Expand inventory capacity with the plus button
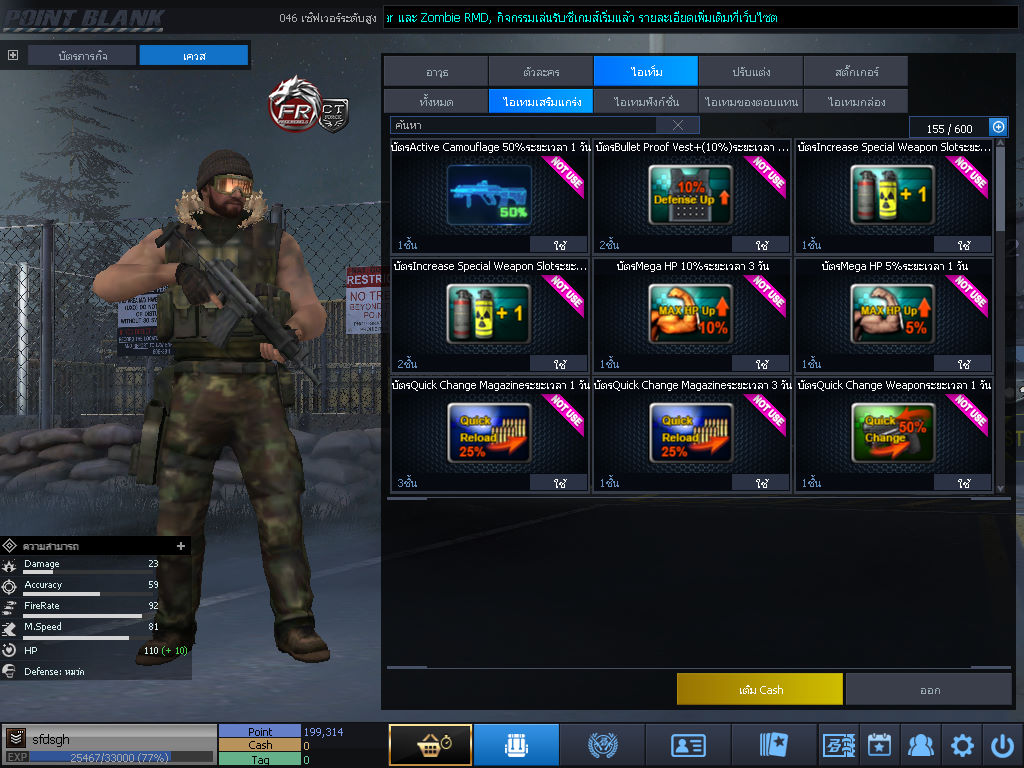 click(997, 127)
